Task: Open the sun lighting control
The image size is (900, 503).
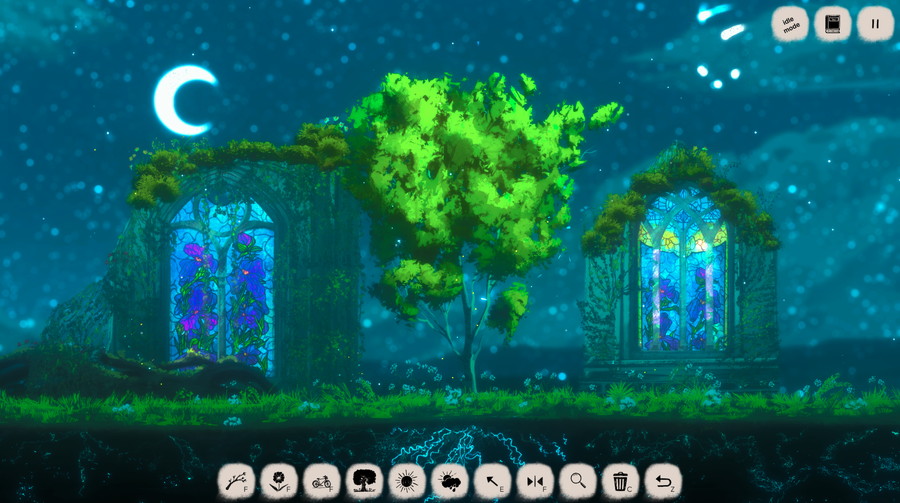Action: coord(406,481)
